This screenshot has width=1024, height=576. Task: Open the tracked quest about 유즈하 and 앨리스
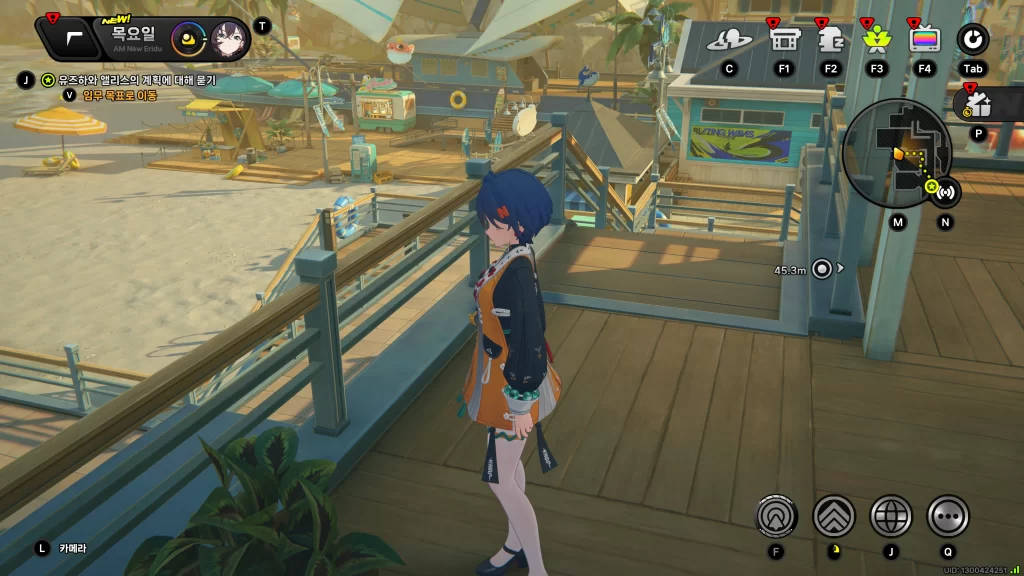click(136, 80)
